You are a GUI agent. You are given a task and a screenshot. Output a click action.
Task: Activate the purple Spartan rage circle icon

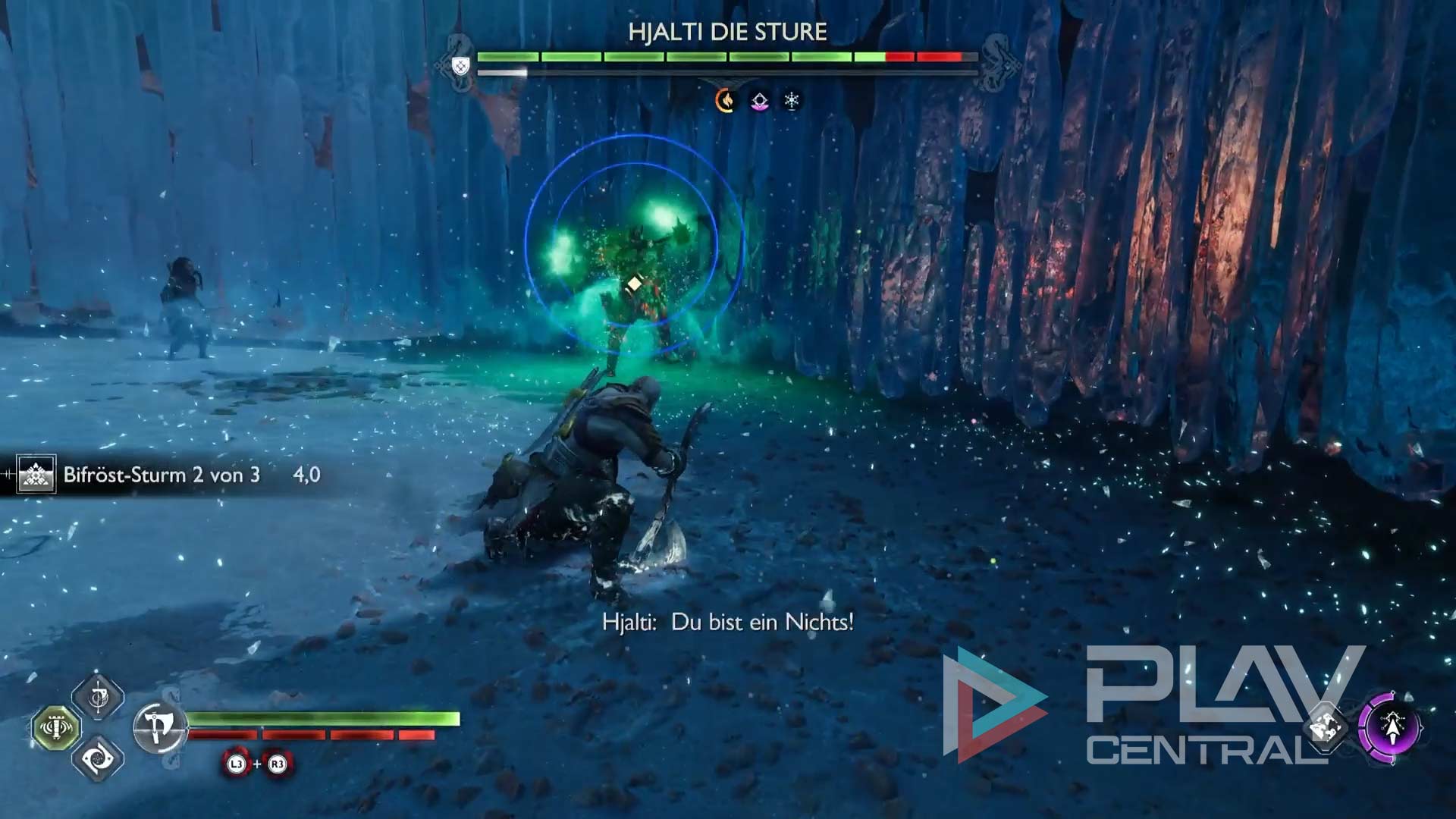[1391, 728]
